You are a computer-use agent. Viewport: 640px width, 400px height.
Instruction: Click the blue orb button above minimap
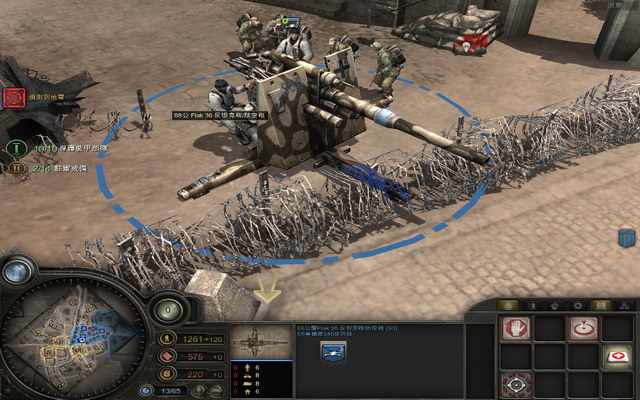click(x=18, y=271)
